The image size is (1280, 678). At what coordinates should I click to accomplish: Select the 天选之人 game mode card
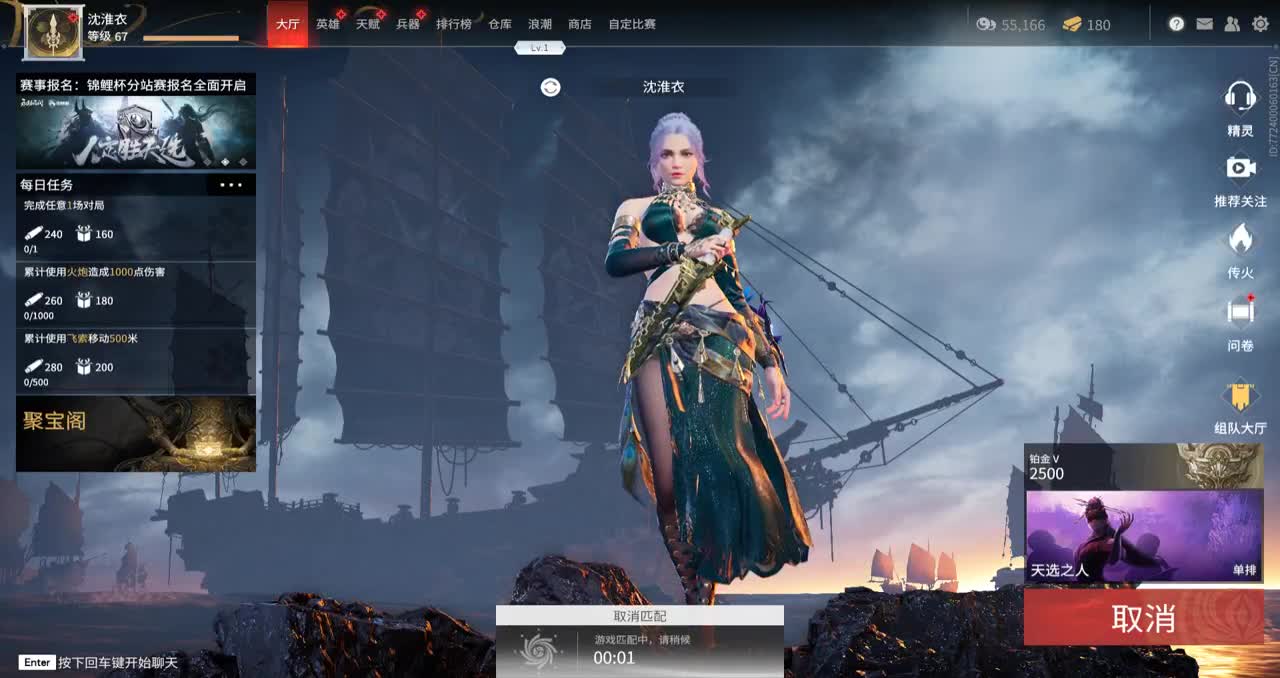click(x=1129, y=536)
